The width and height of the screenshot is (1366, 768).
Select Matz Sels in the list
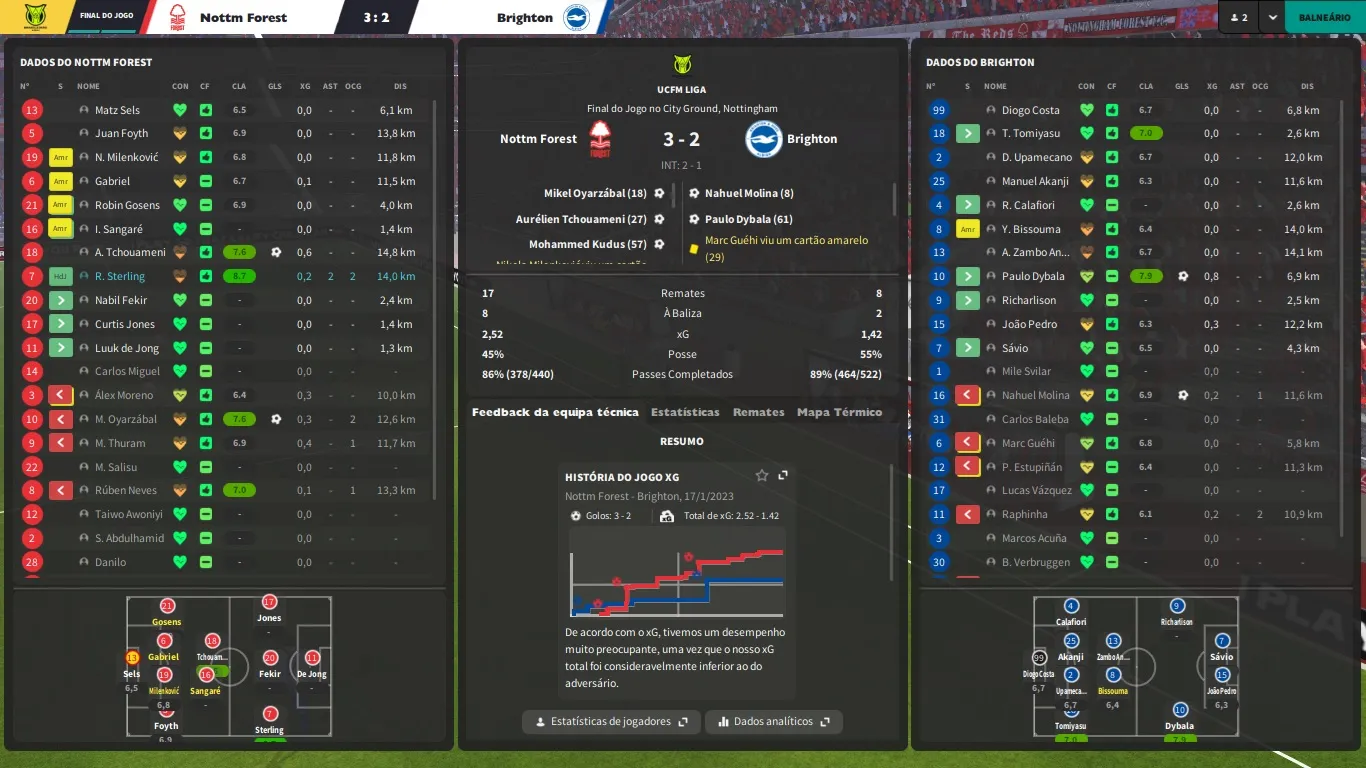coord(117,110)
